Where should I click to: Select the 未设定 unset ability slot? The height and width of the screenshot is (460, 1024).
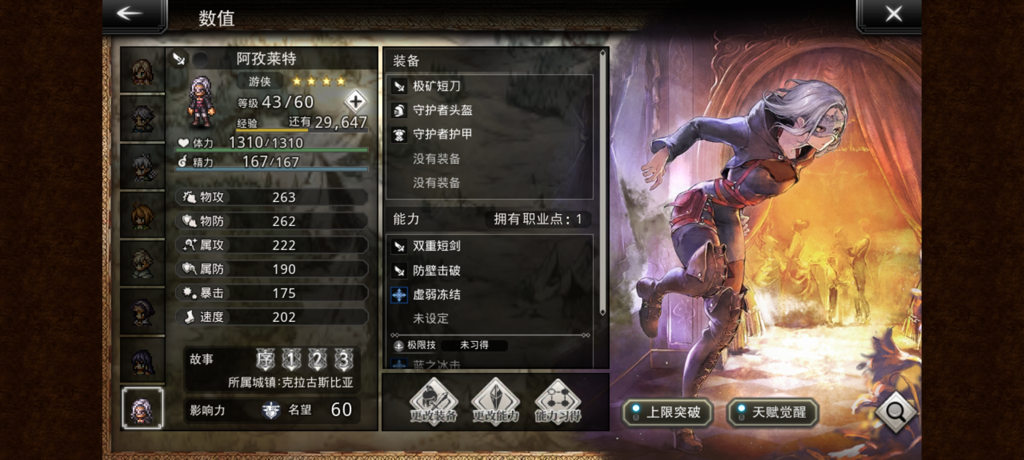(x=490, y=318)
